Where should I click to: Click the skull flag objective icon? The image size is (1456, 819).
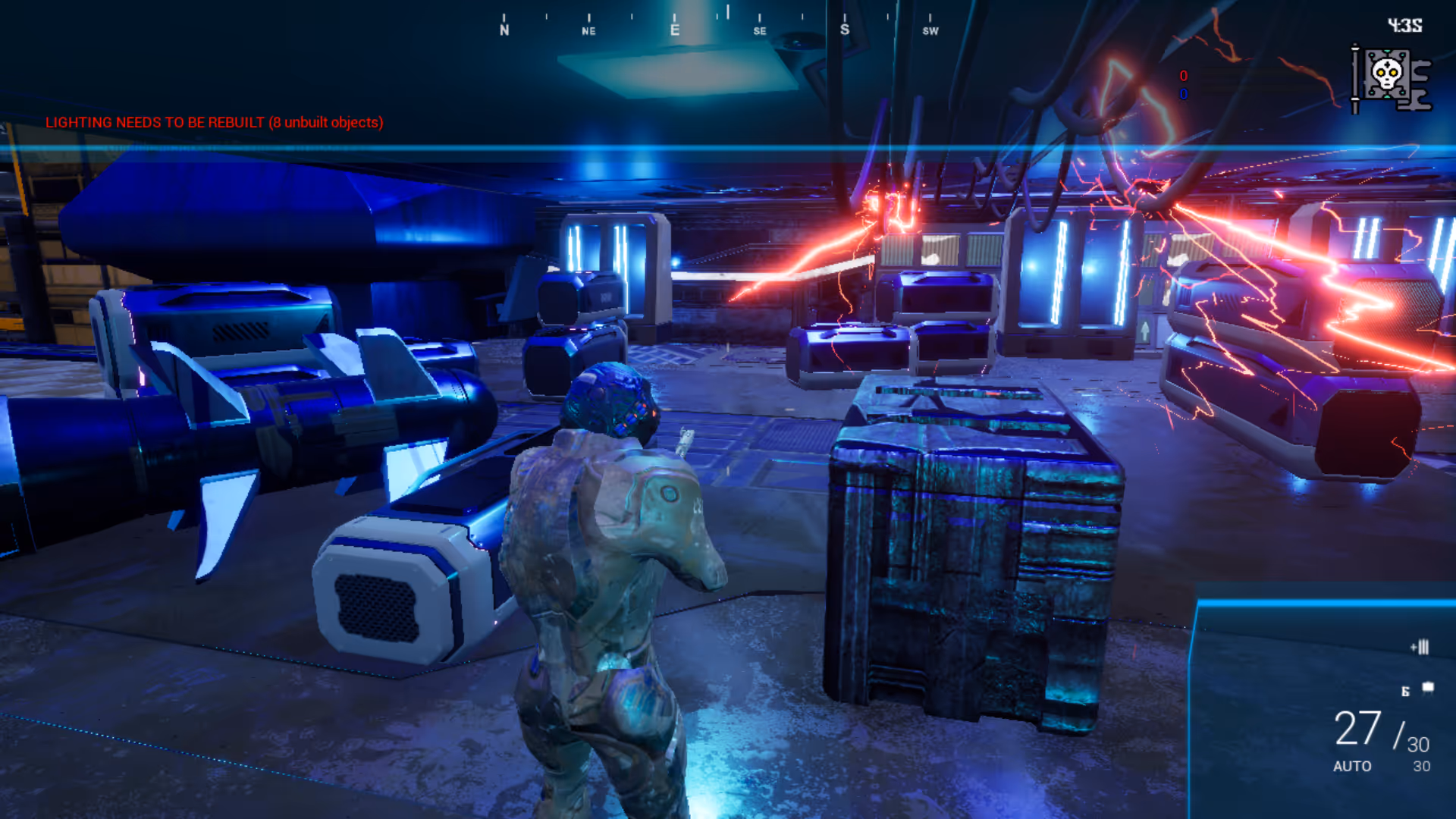click(x=1390, y=78)
